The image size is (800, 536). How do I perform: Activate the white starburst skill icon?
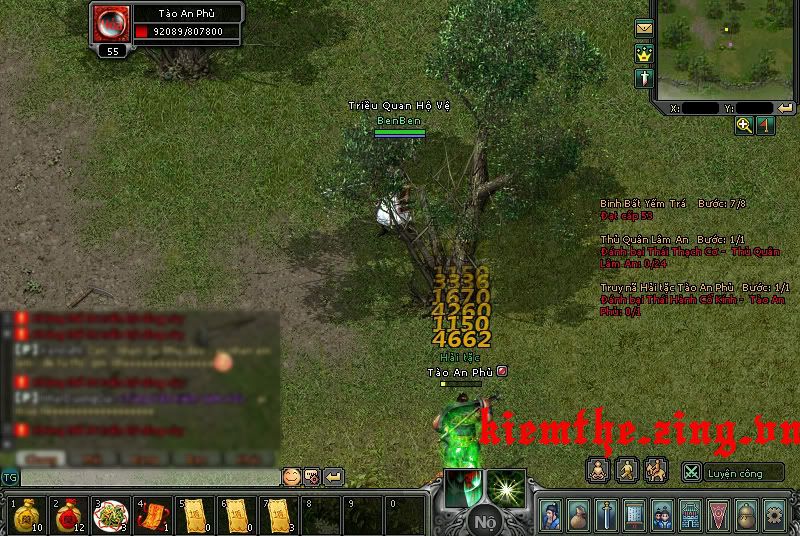506,487
